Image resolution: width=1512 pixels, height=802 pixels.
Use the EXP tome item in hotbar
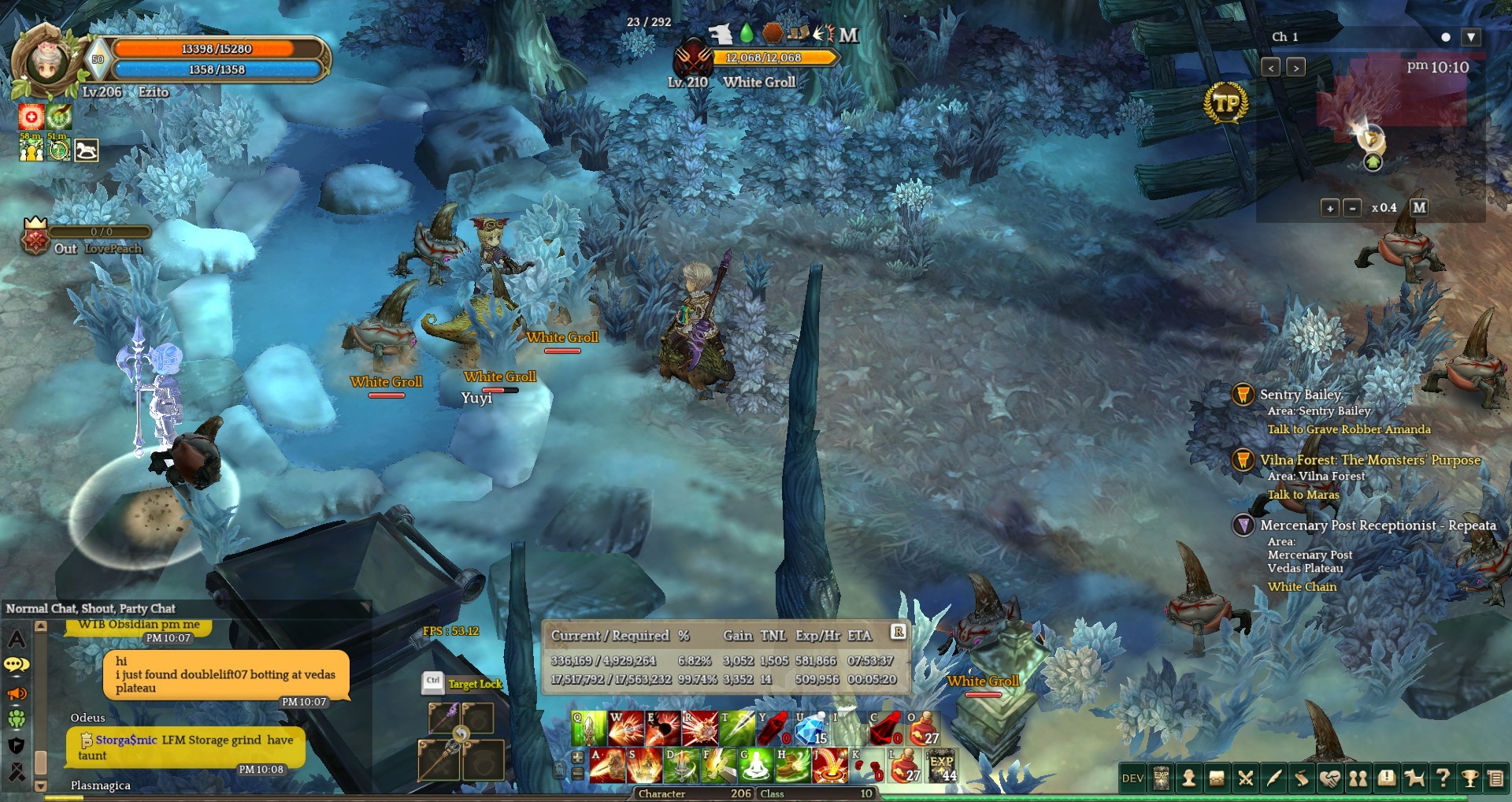(x=942, y=765)
